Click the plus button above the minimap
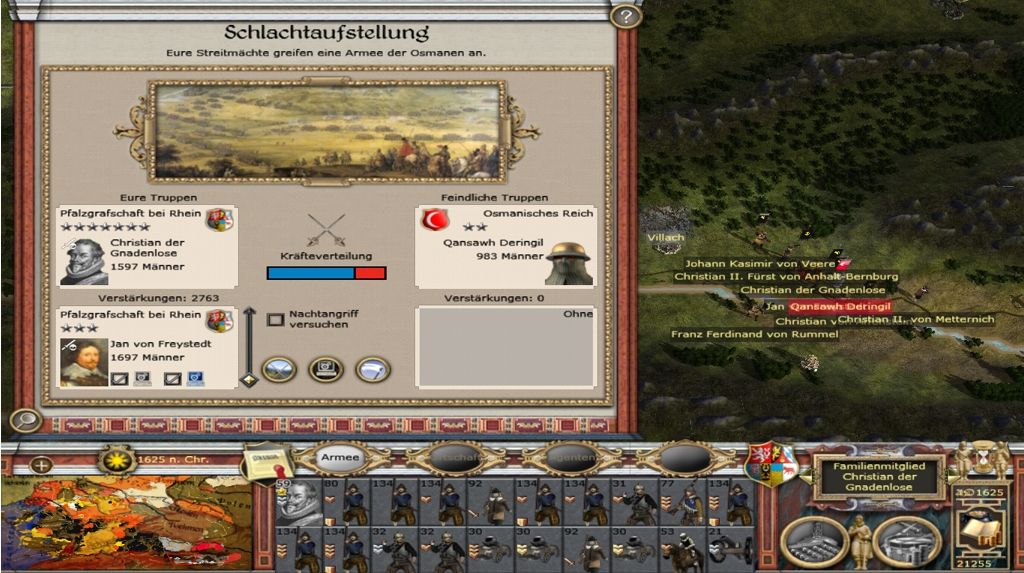This screenshot has width=1024, height=573. click(x=41, y=465)
